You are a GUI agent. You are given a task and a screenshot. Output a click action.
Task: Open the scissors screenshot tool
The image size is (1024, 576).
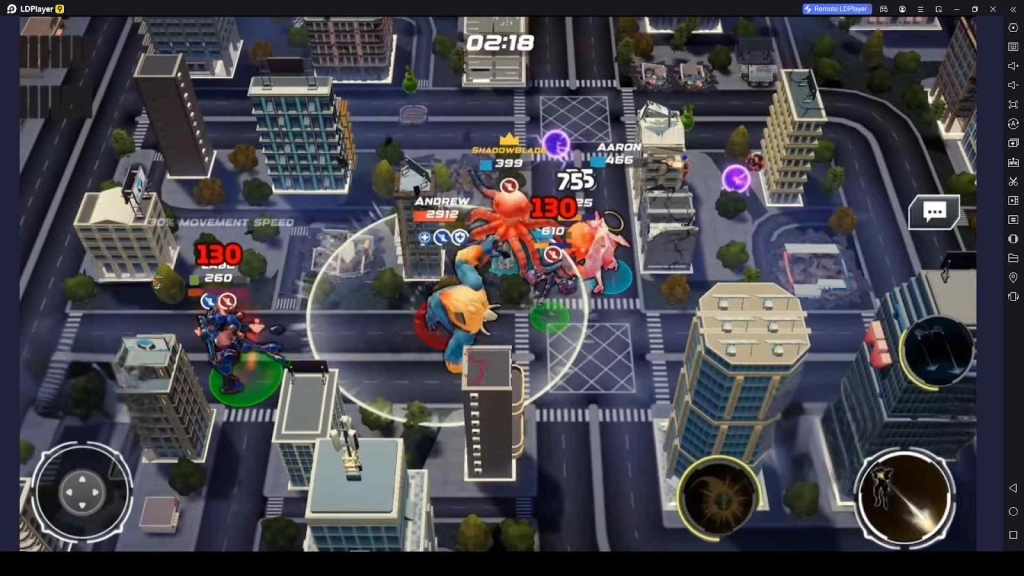click(x=1013, y=181)
